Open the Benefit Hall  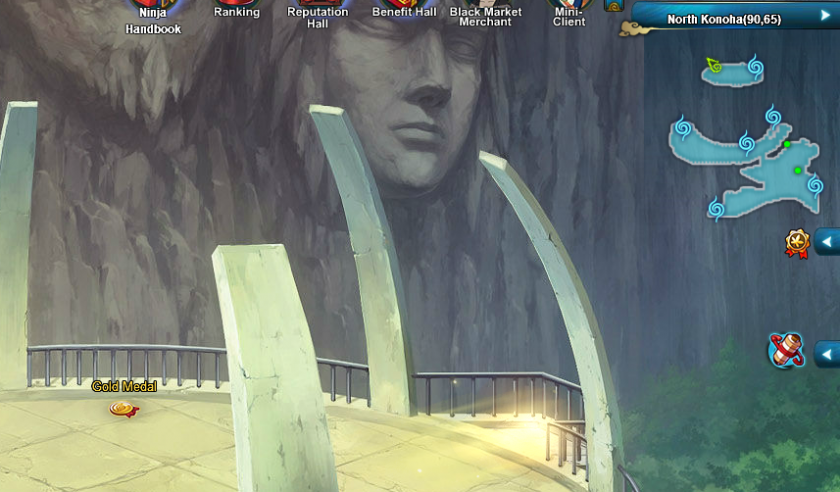click(x=404, y=10)
